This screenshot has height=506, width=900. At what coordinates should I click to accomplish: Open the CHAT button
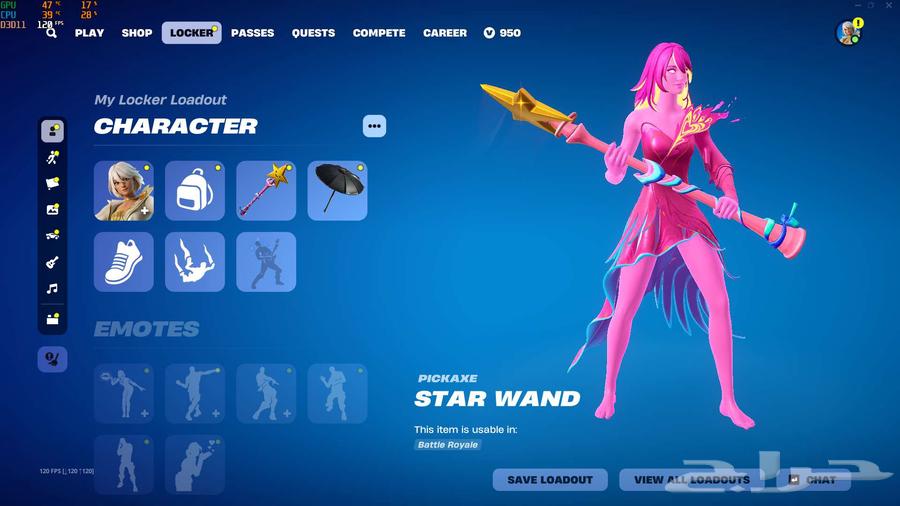(813, 480)
